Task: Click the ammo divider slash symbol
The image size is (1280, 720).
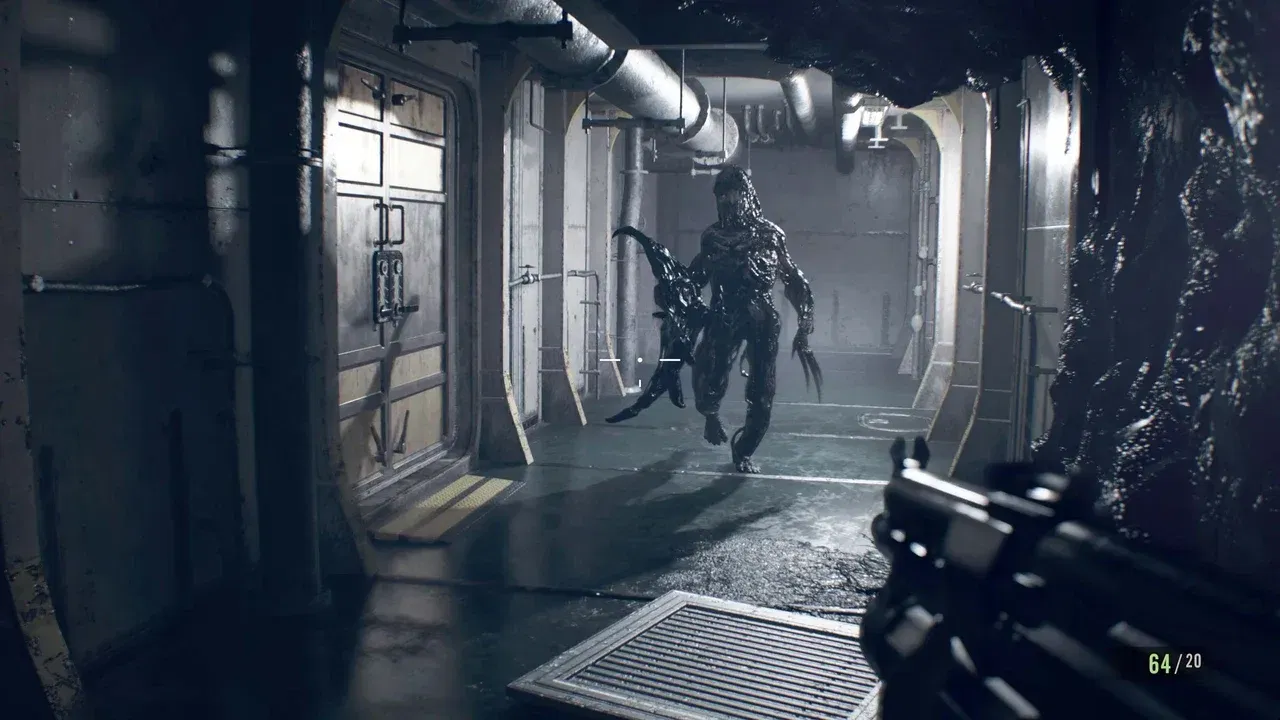Action: pyautogui.click(x=1179, y=661)
